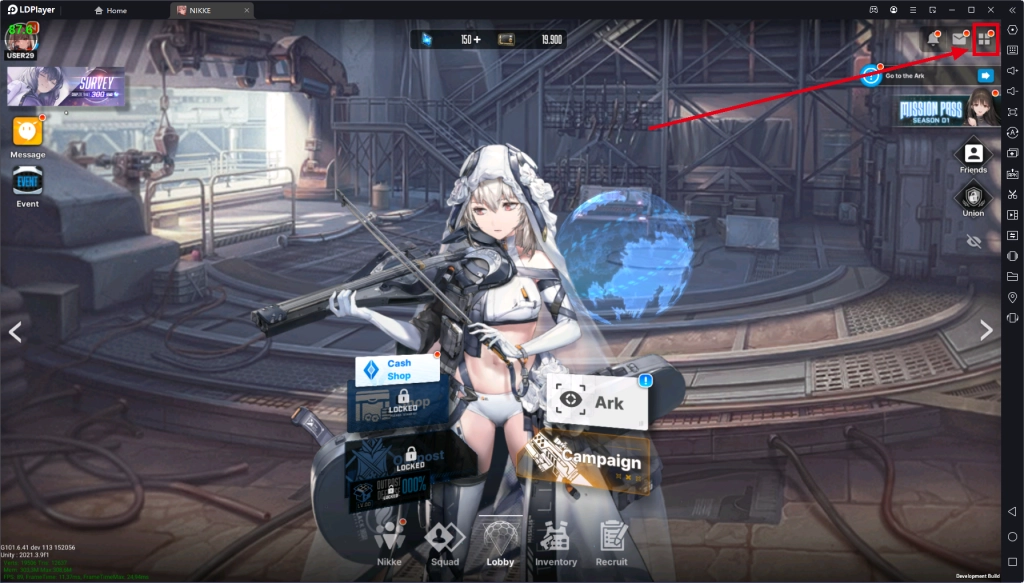Enter the Cash Shop
1024x583 pixels.
[398, 369]
